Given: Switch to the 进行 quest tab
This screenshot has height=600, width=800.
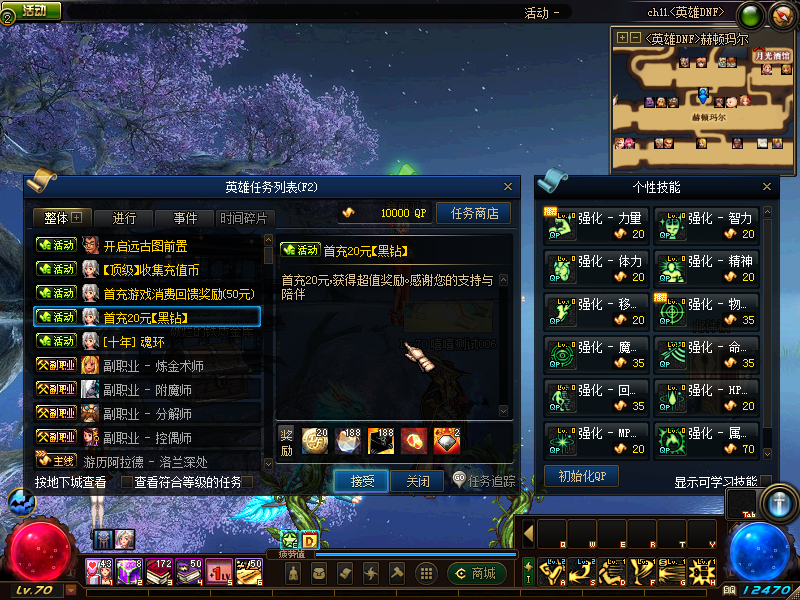Looking at the screenshot, I should (x=124, y=218).
